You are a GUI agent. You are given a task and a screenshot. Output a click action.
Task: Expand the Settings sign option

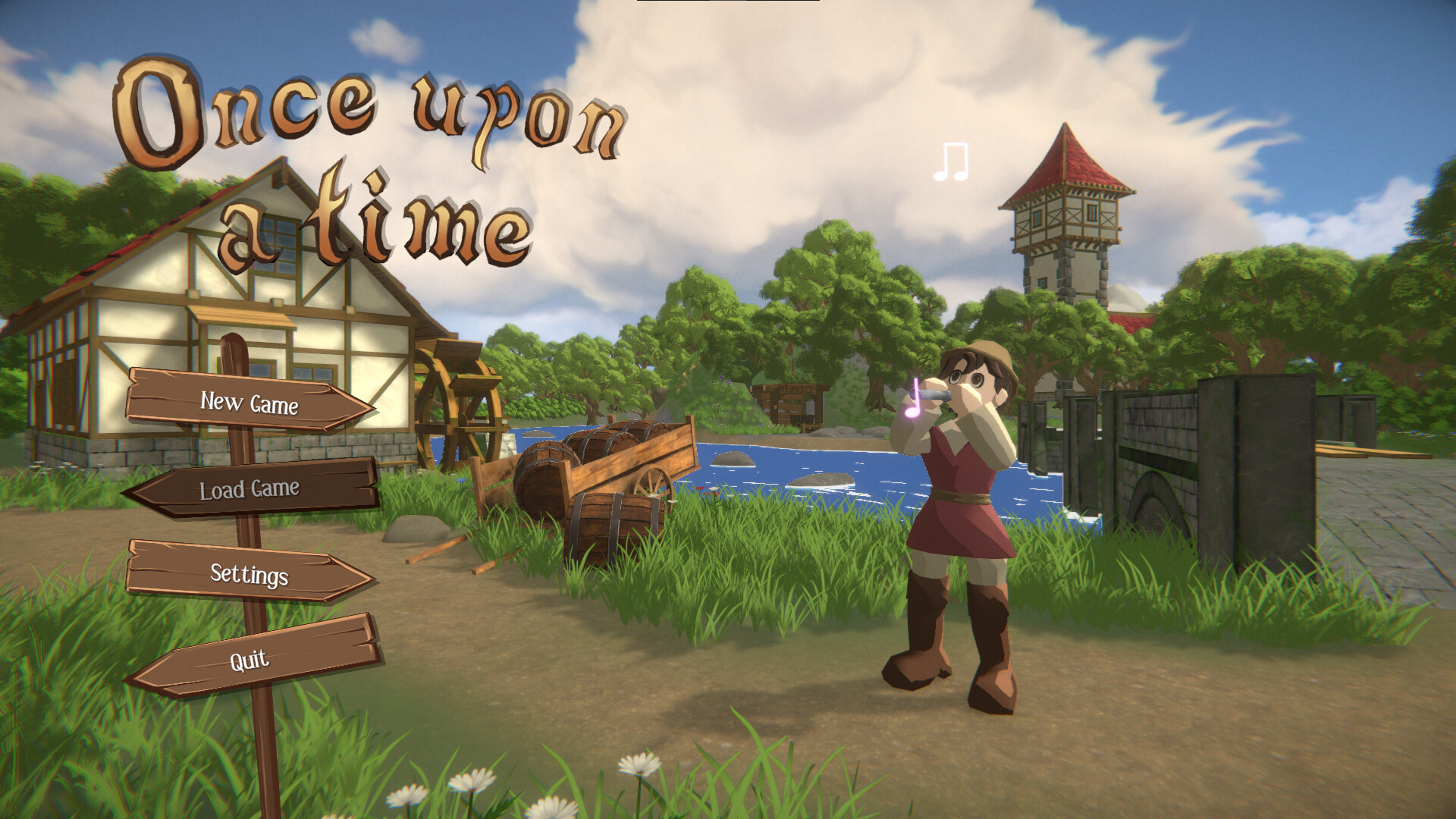(250, 576)
